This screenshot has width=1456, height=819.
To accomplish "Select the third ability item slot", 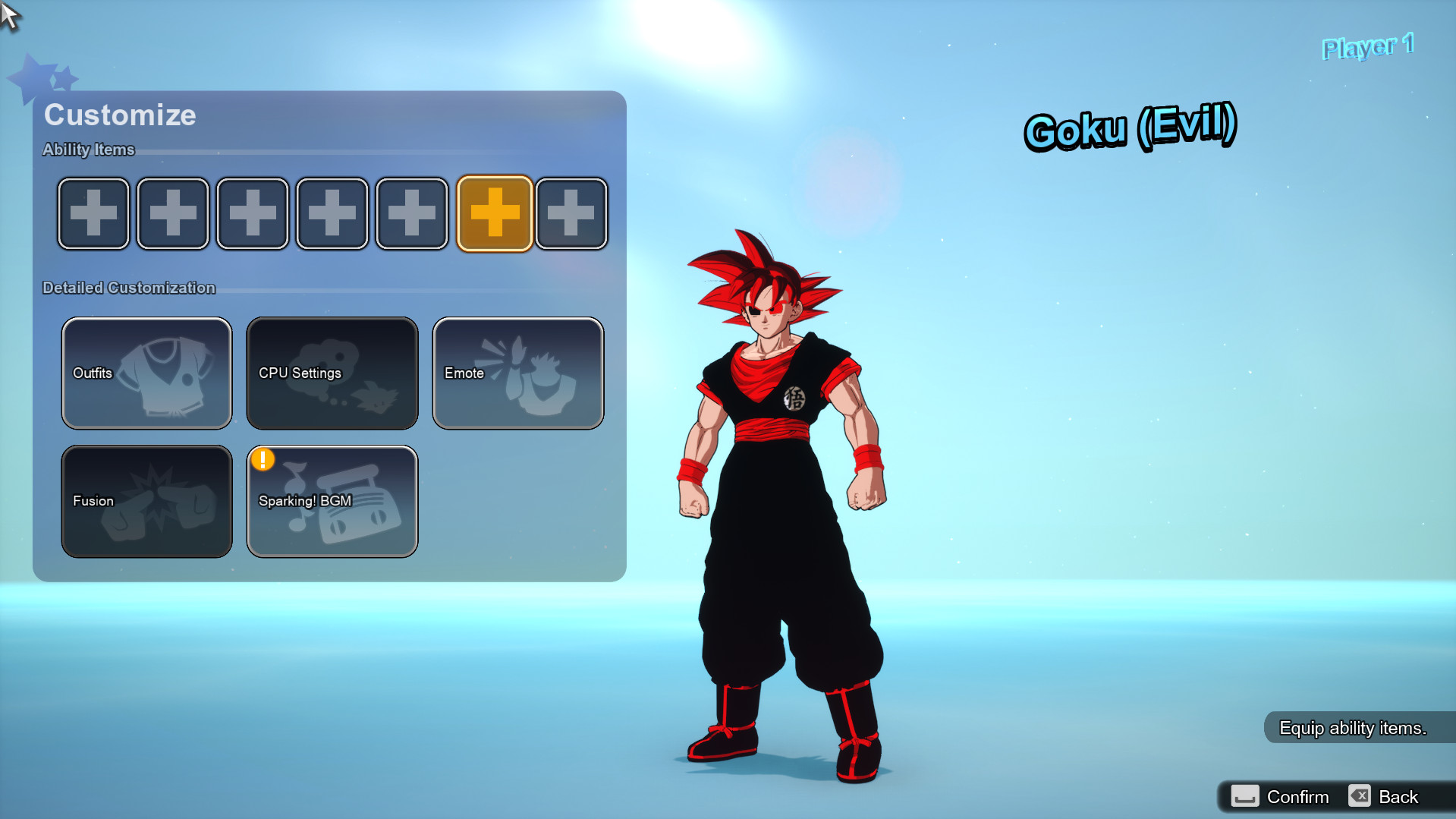I will [x=252, y=213].
